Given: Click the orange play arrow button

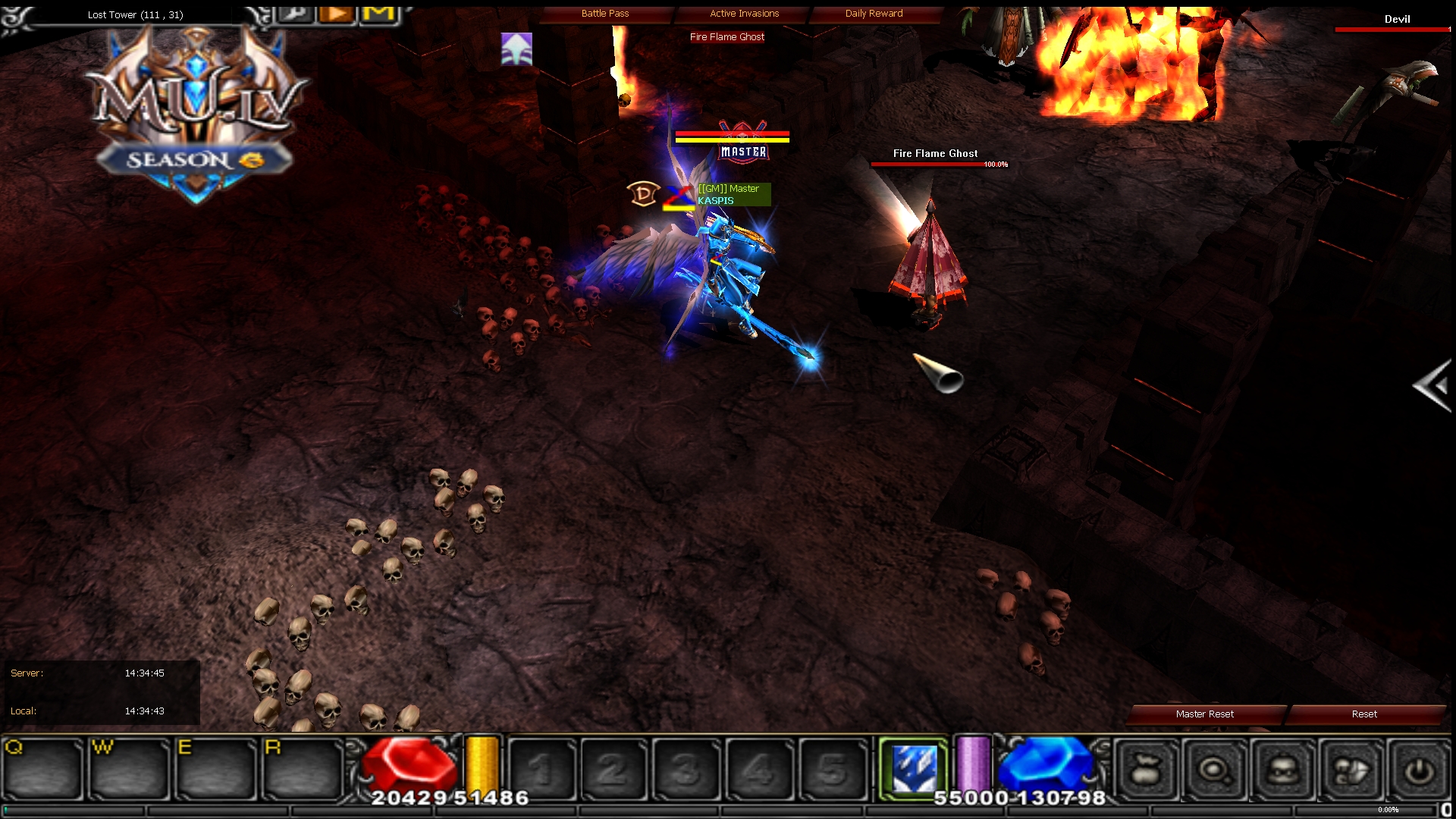Looking at the screenshot, I should (x=337, y=13).
